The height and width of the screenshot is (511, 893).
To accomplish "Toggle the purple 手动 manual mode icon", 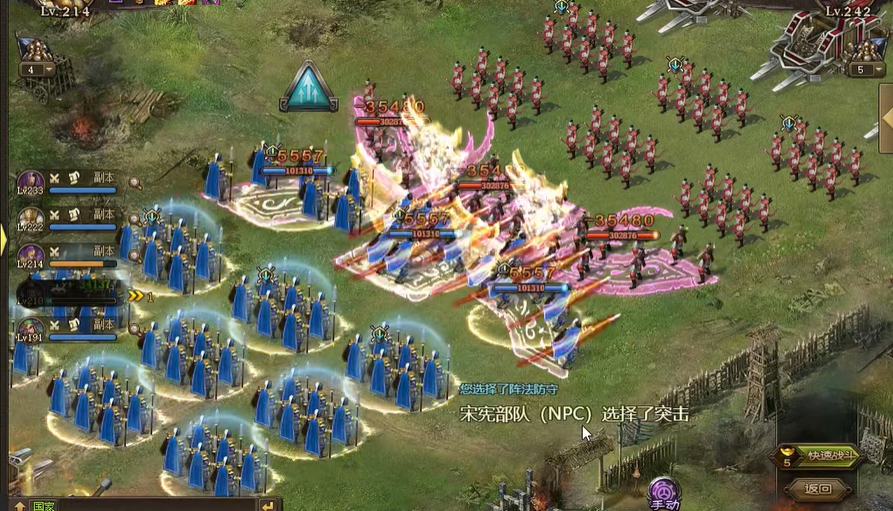I will pos(664,493).
